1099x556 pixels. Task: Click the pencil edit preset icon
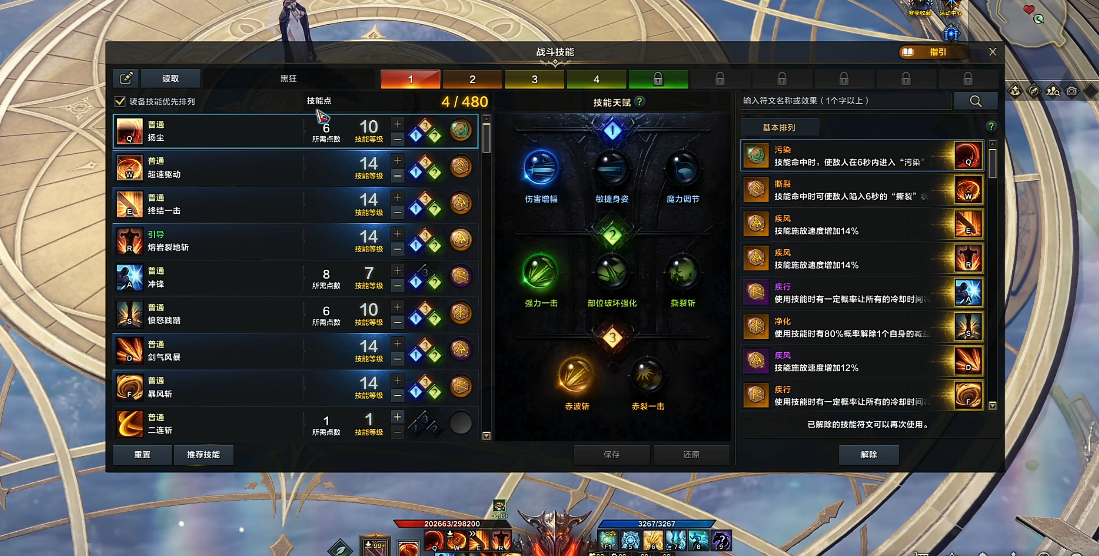coord(126,78)
